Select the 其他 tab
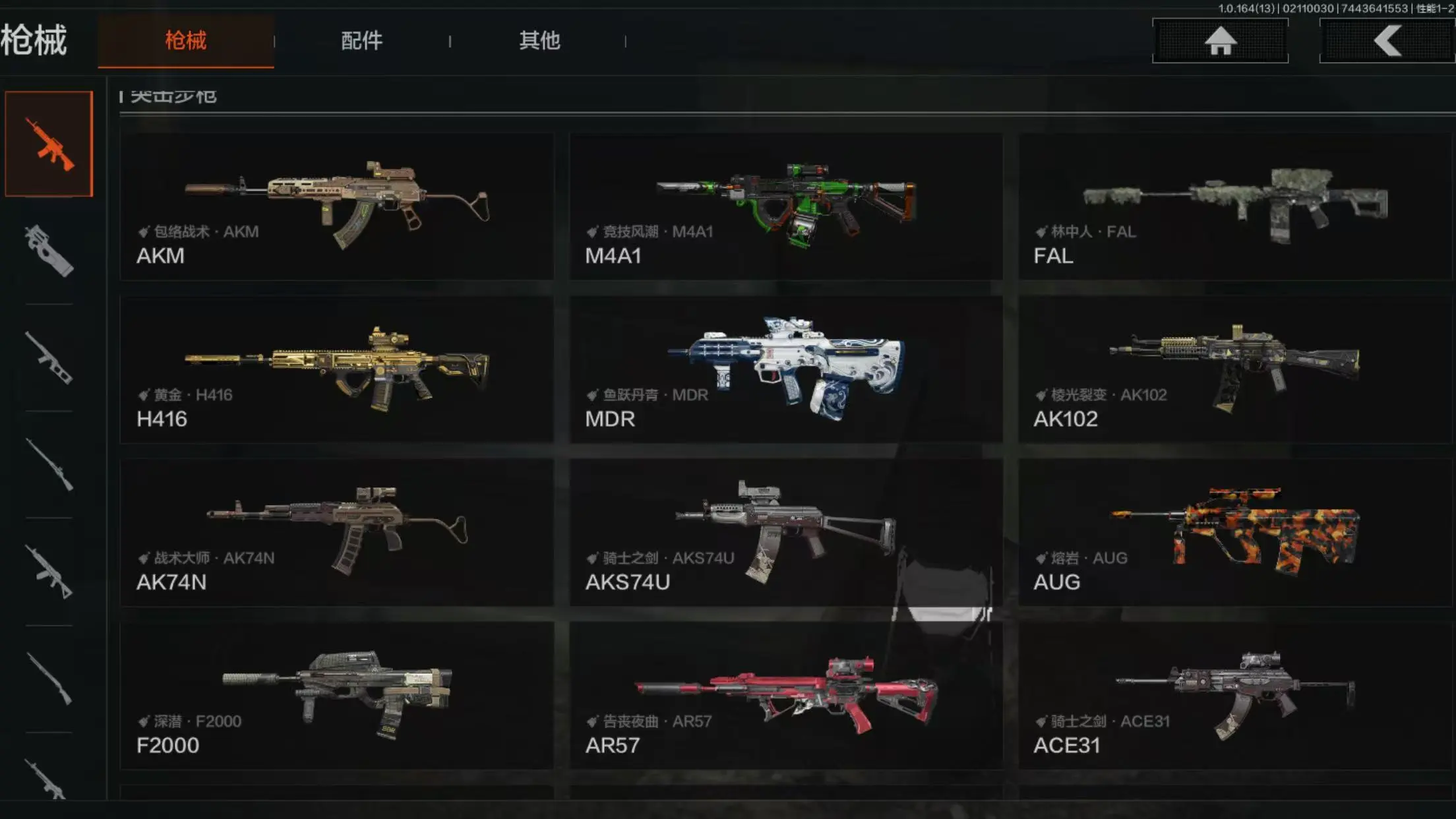 point(539,41)
